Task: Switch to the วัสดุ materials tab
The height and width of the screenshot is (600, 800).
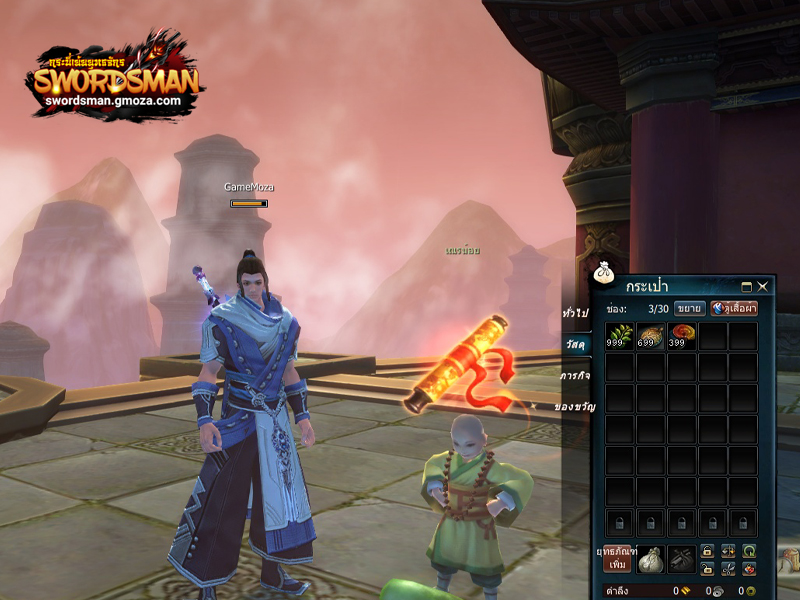Action: coord(576,344)
